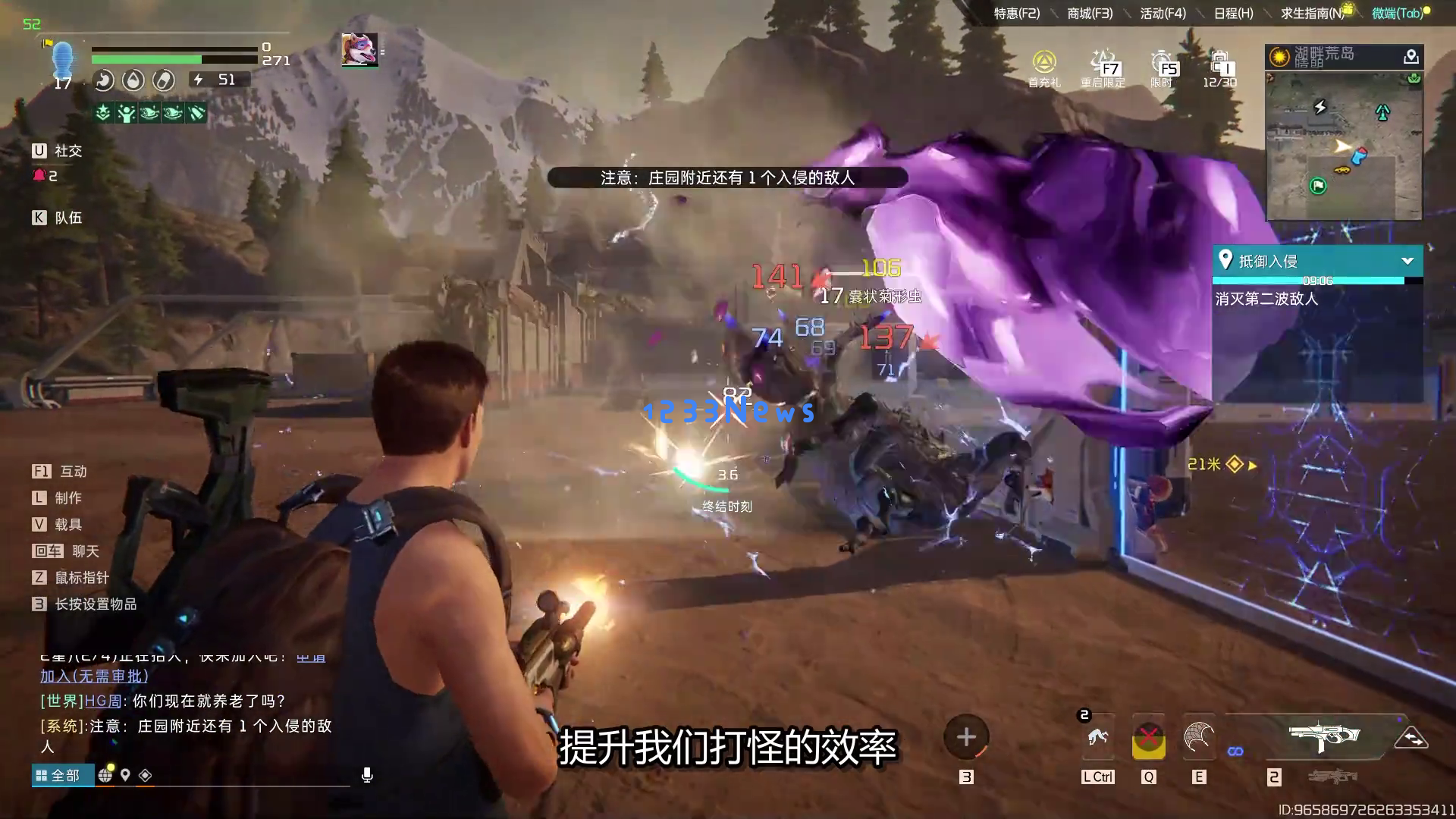
Task: Click the plus quick item slot
Action: pyautogui.click(x=966, y=737)
